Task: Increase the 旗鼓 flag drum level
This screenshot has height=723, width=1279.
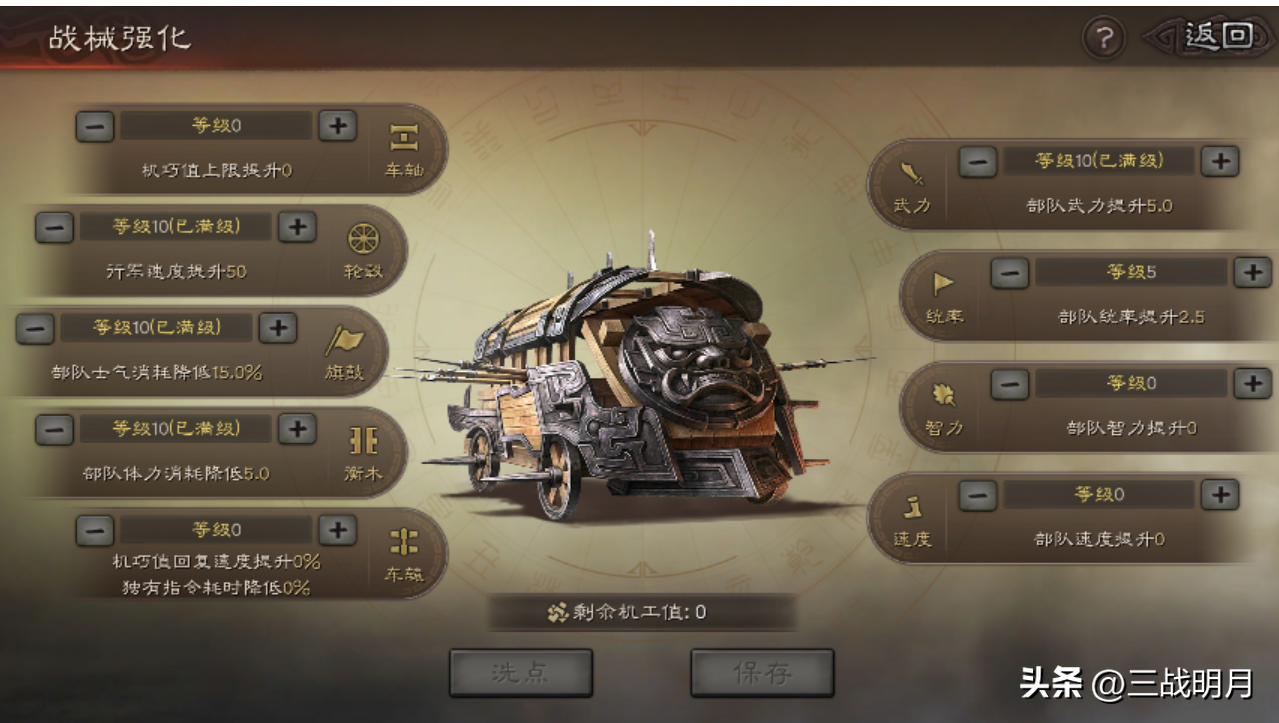Action: point(278,328)
